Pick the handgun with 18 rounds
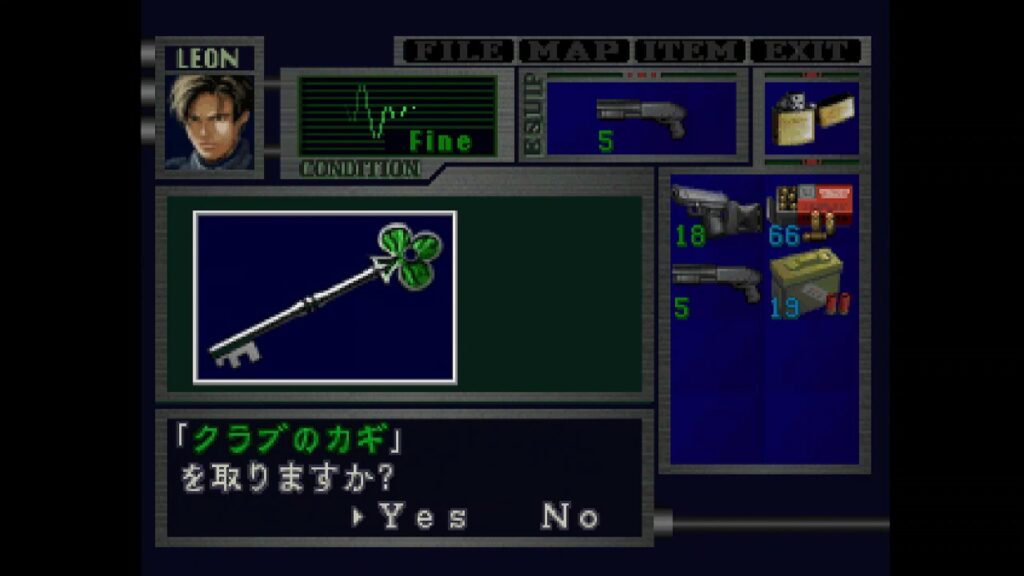Image resolution: width=1024 pixels, height=576 pixels. click(x=715, y=213)
